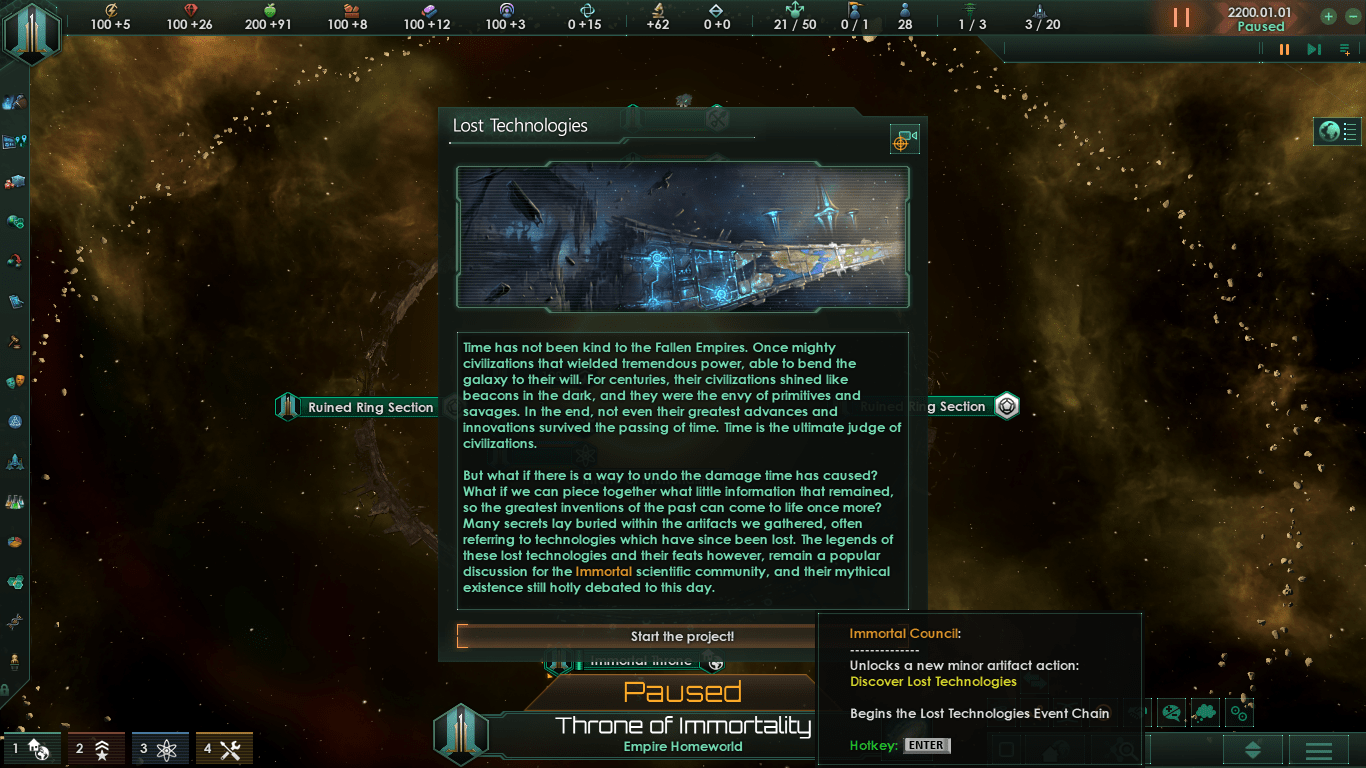1366x768 pixels.
Task: Select the Ruined Ring Section label on the left
Action: pos(370,407)
